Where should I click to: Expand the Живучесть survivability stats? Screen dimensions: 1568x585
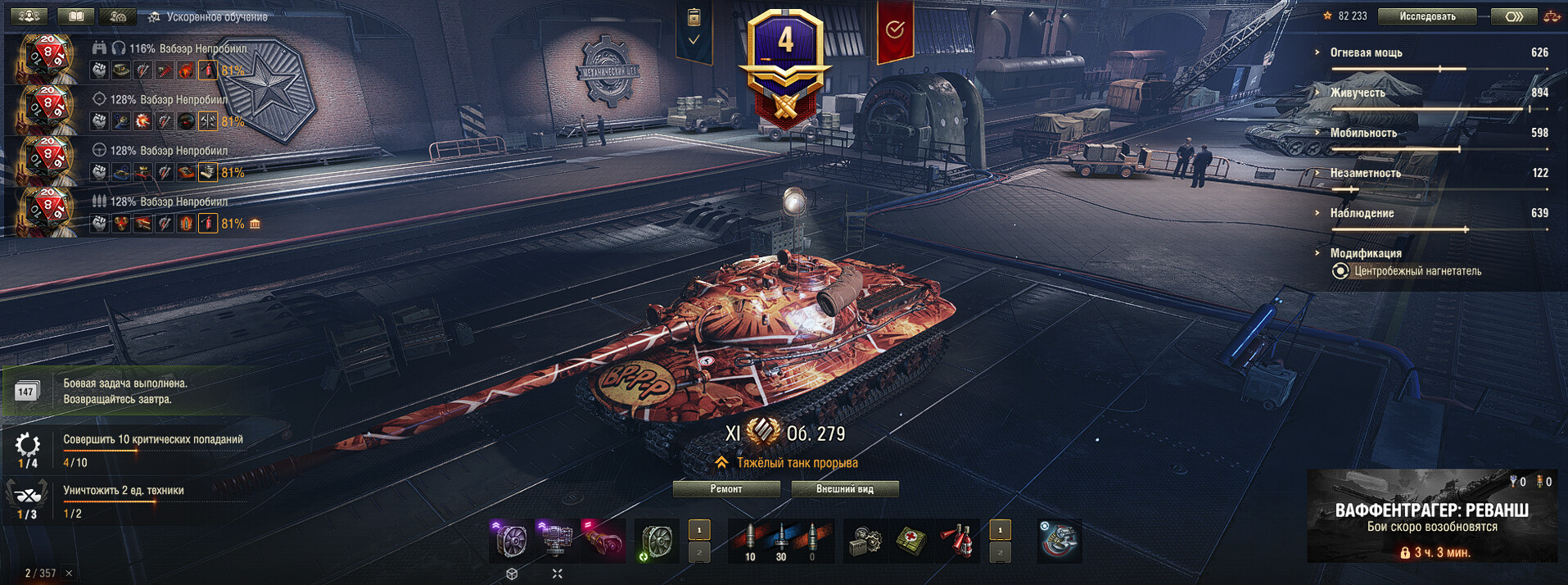(x=1358, y=93)
